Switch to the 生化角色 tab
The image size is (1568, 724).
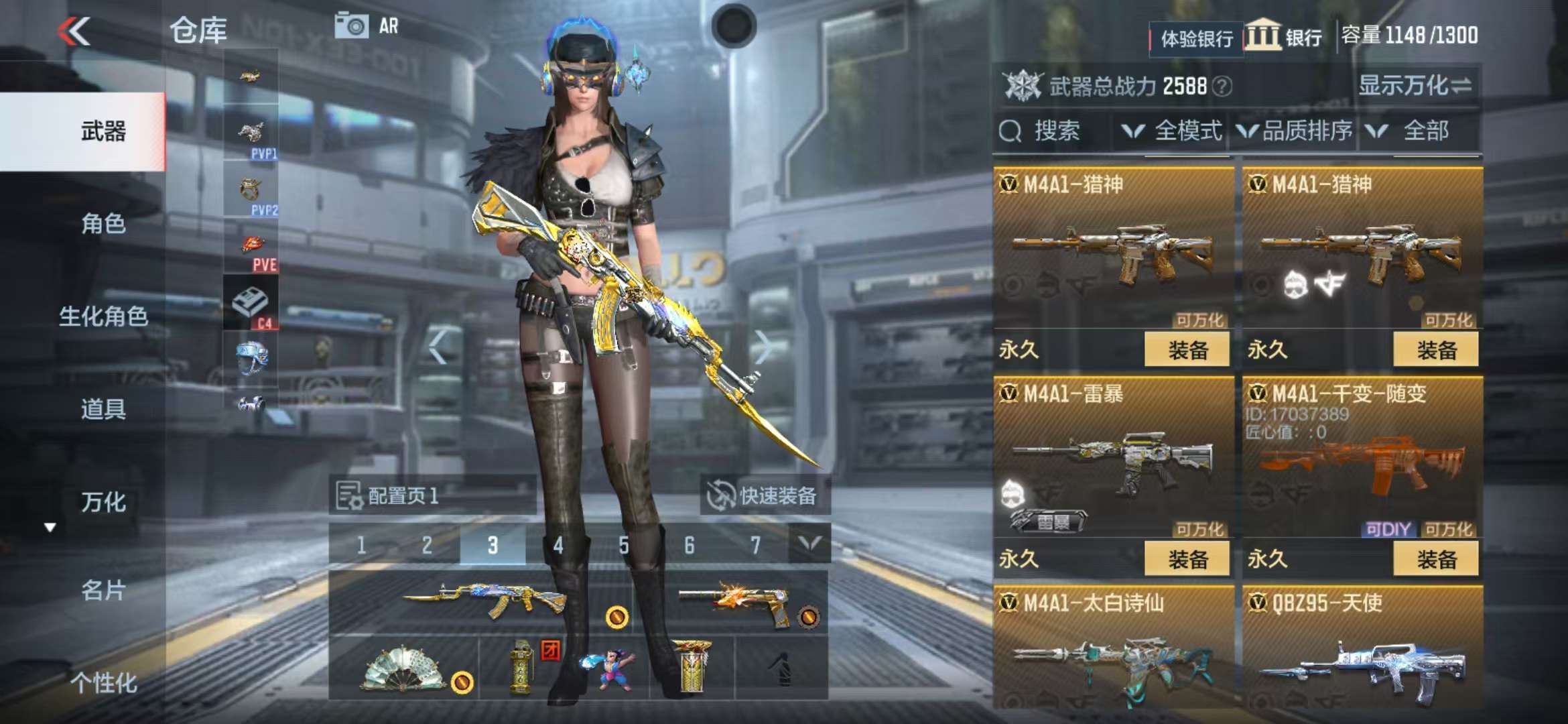click(x=103, y=316)
